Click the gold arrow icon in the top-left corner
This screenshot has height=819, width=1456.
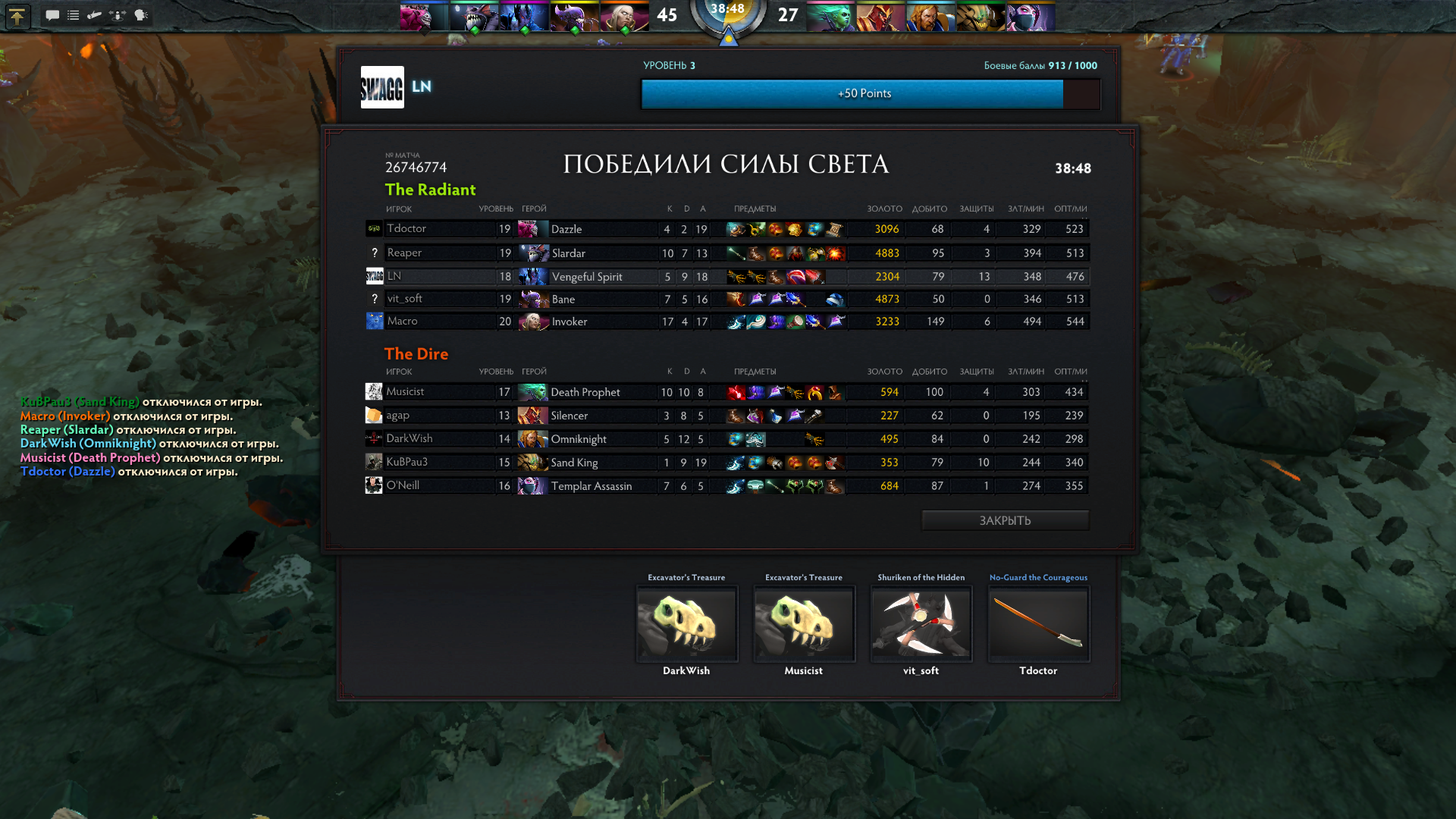(x=17, y=16)
